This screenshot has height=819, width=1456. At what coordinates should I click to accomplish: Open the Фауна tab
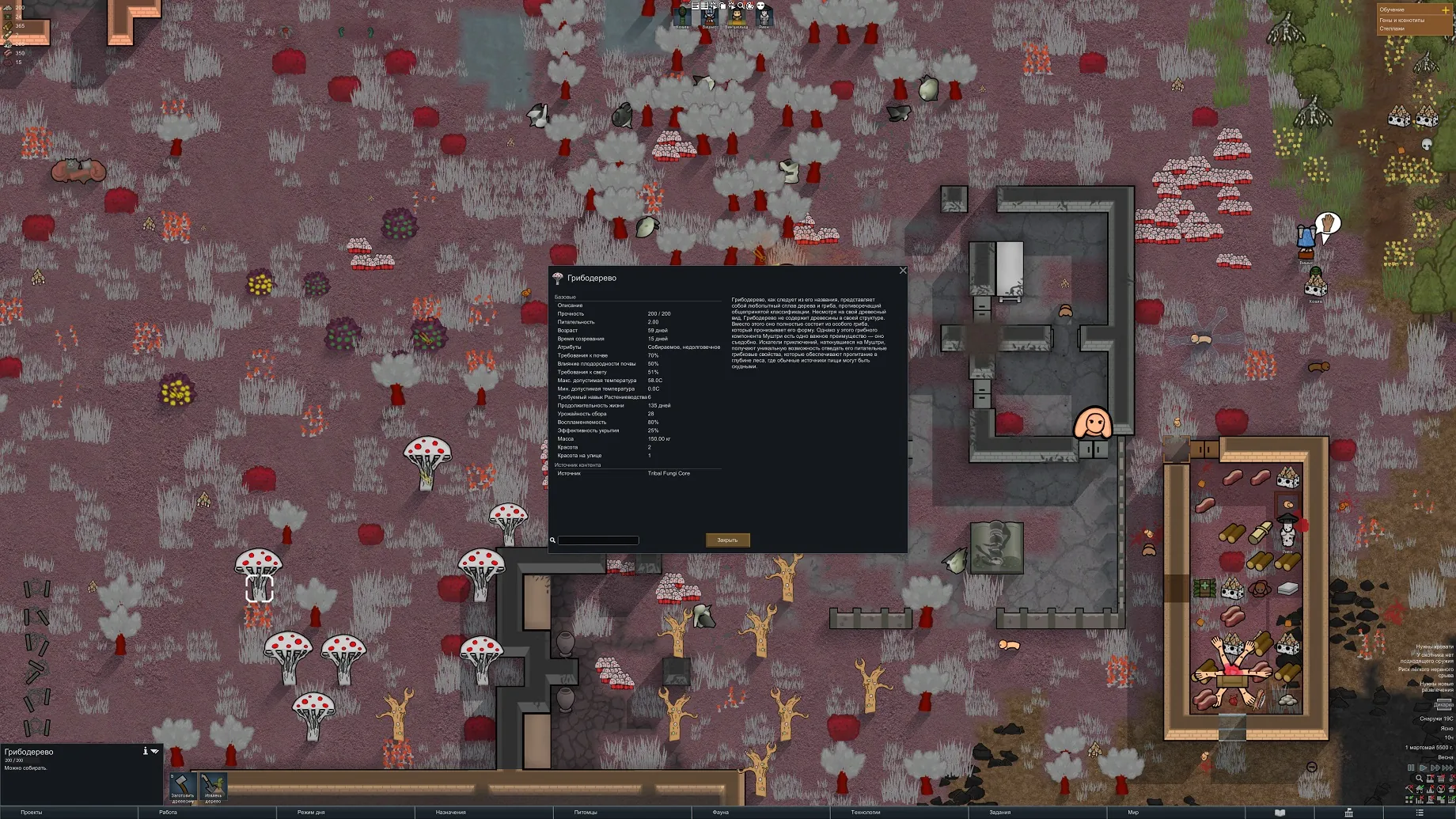coord(720,813)
